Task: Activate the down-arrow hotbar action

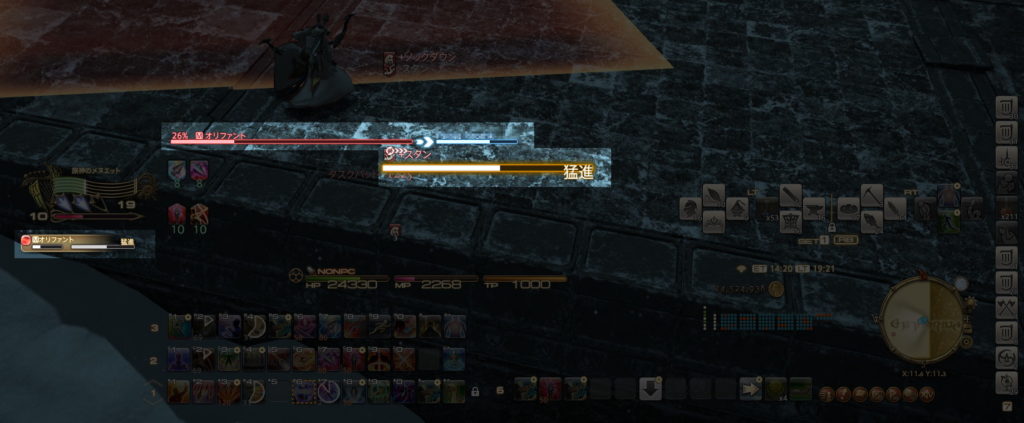Action: [650, 389]
